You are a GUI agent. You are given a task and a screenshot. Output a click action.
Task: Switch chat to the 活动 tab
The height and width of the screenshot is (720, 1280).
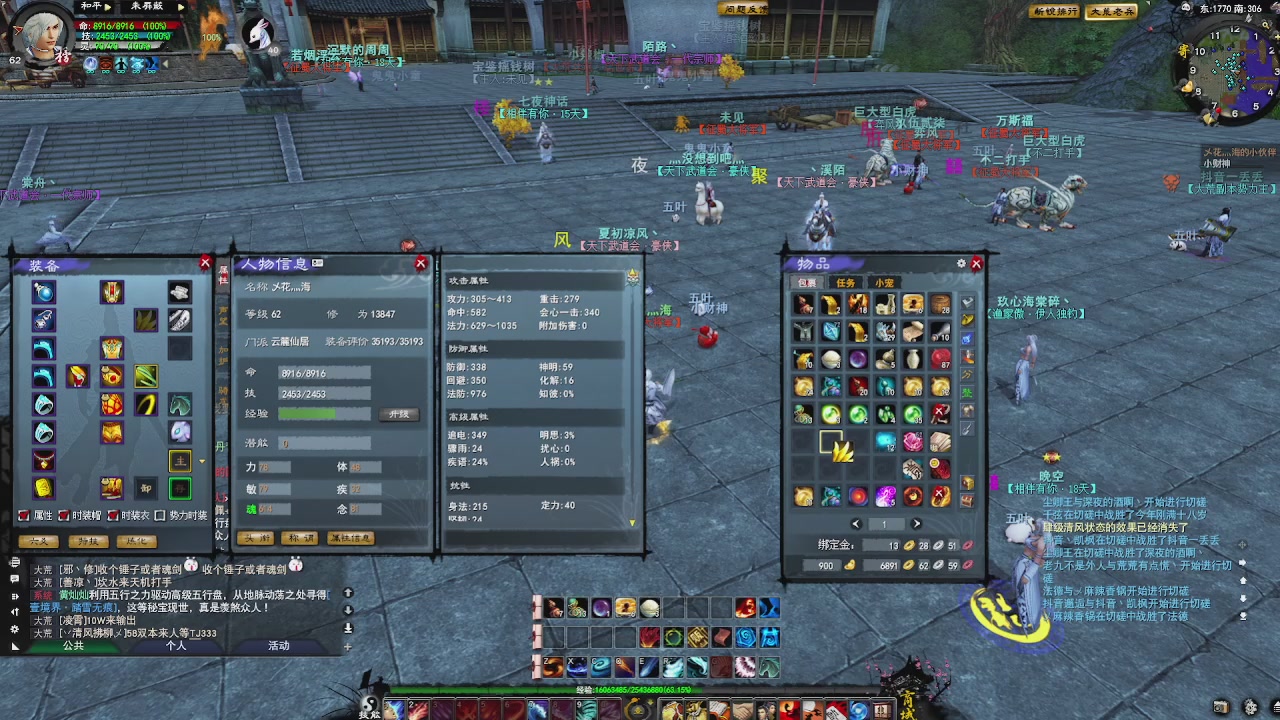(x=278, y=646)
